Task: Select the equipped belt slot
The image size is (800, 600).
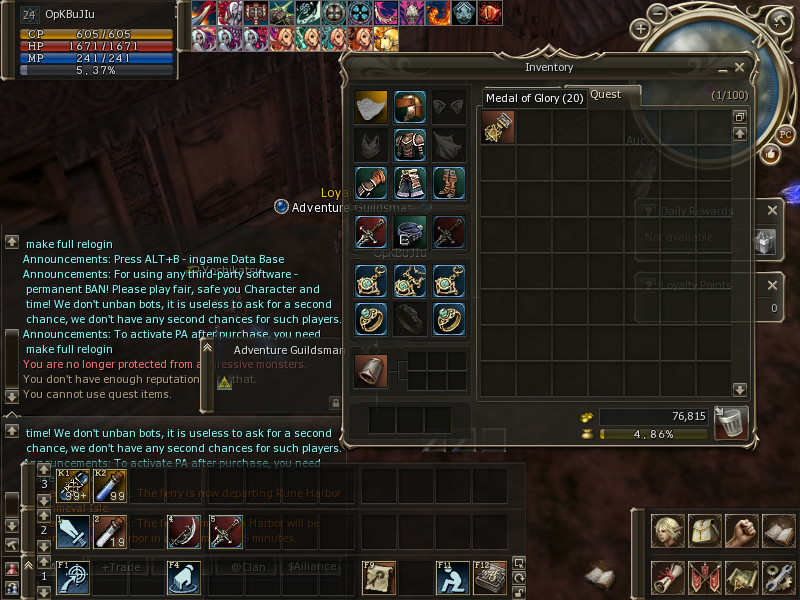Action: [x=409, y=233]
